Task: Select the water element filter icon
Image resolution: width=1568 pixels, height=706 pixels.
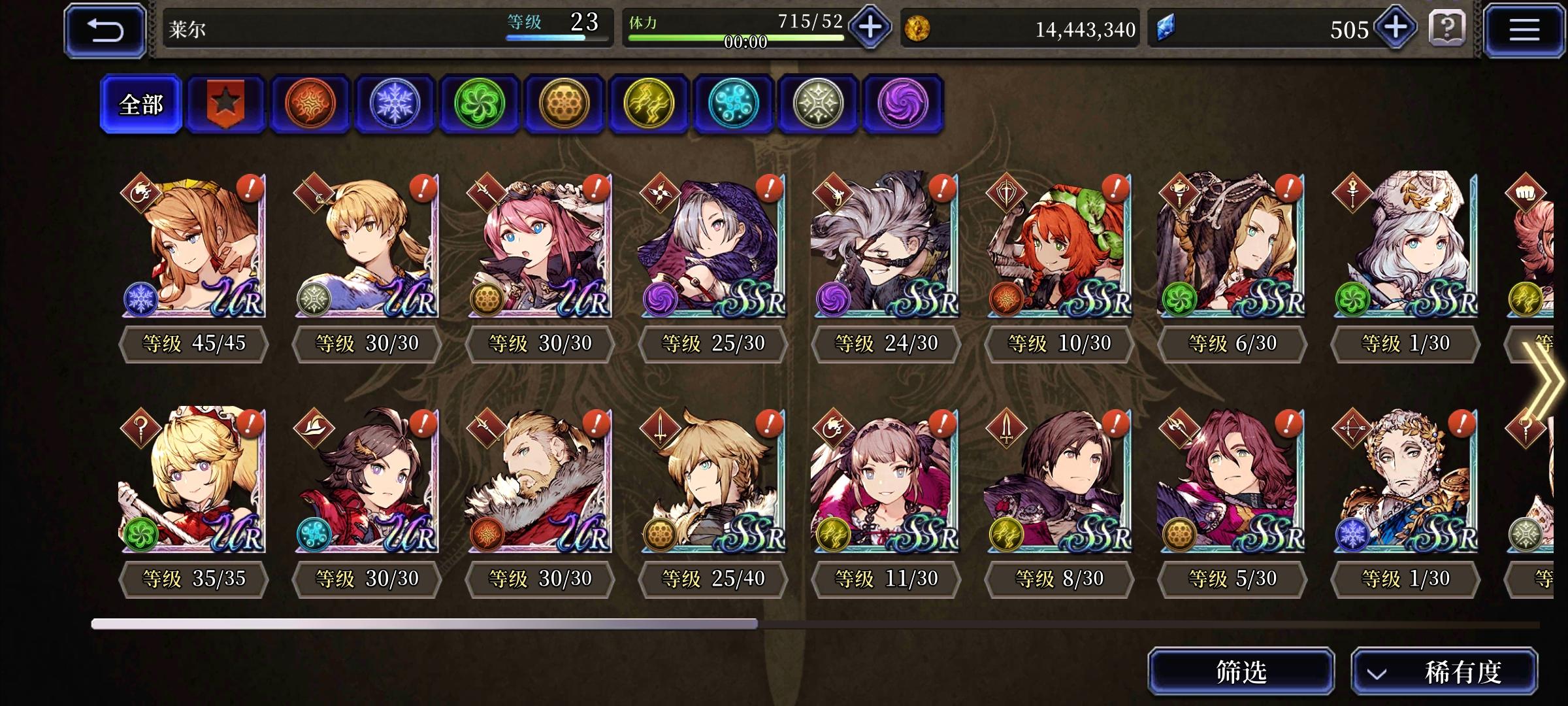Action: [732, 105]
